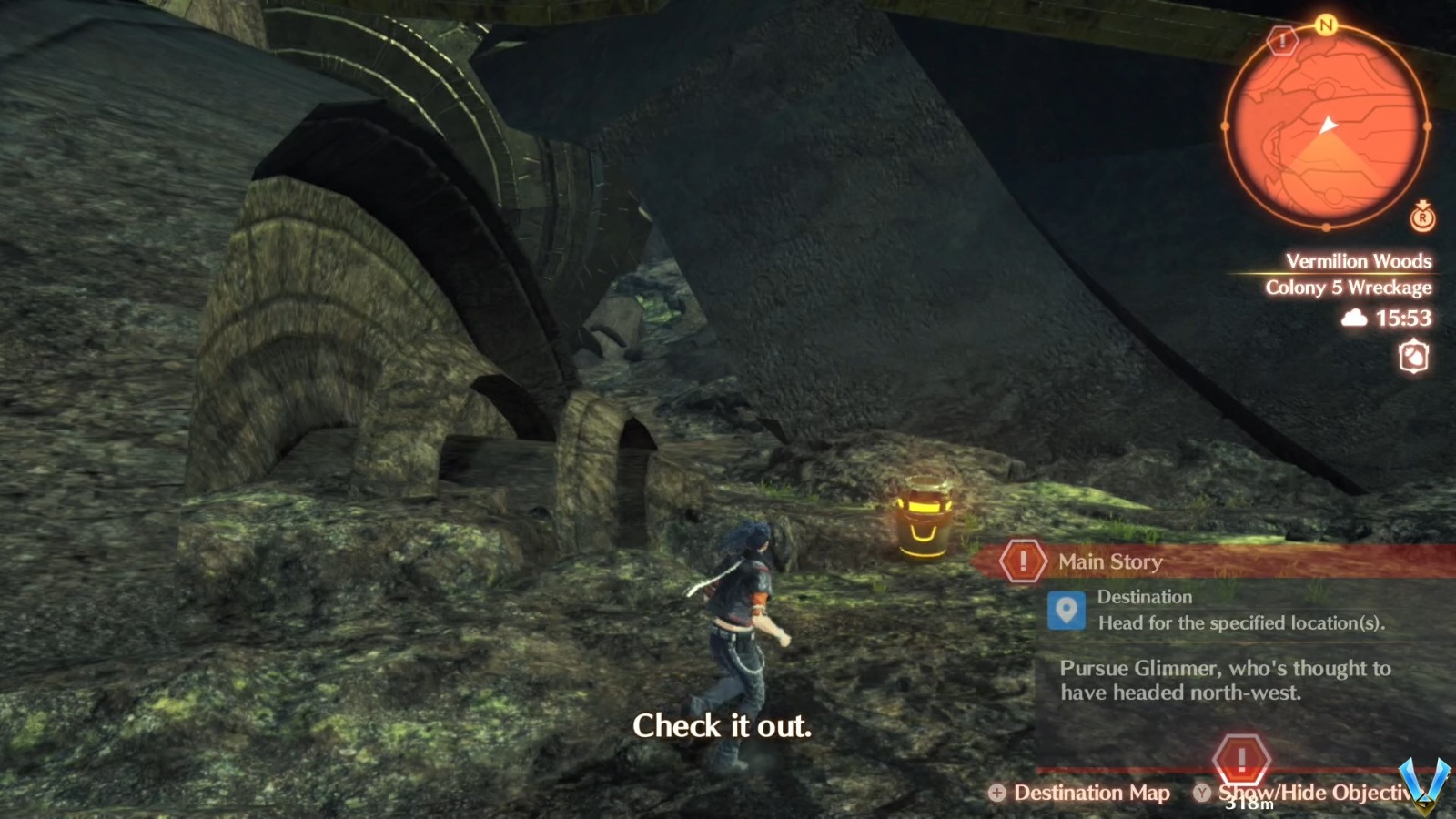Image resolution: width=1456 pixels, height=819 pixels.
Task: Click the Main Story hexagonal exclamation icon
Action: point(1025,561)
